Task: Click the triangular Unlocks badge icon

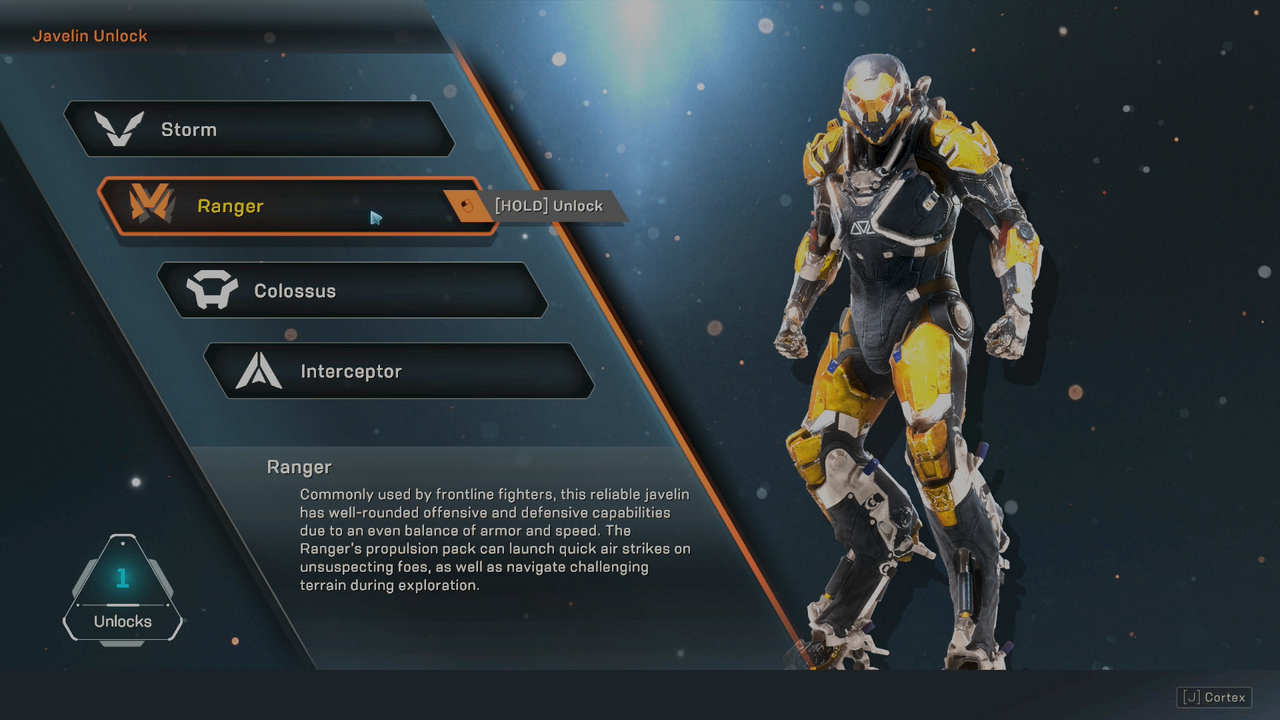Action: coord(123,590)
